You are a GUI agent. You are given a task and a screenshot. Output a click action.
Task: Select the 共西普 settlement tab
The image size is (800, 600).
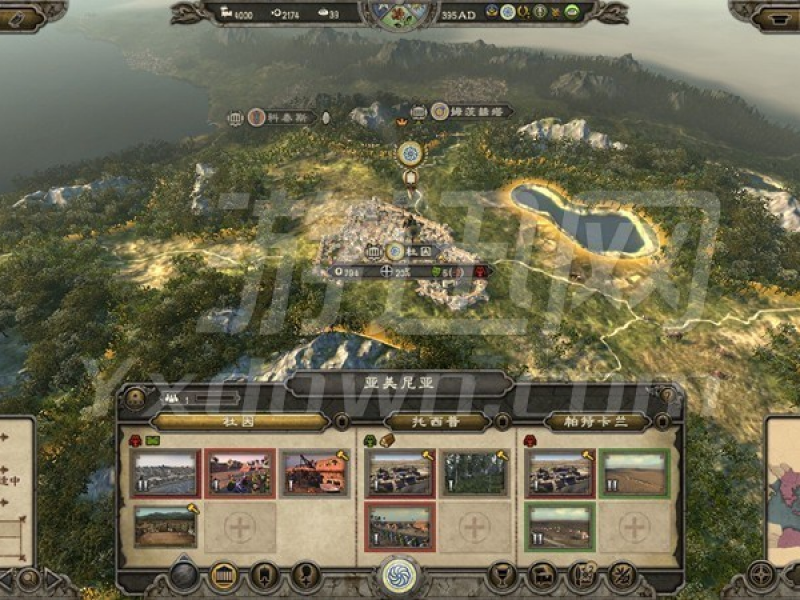(x=437, y=422)
